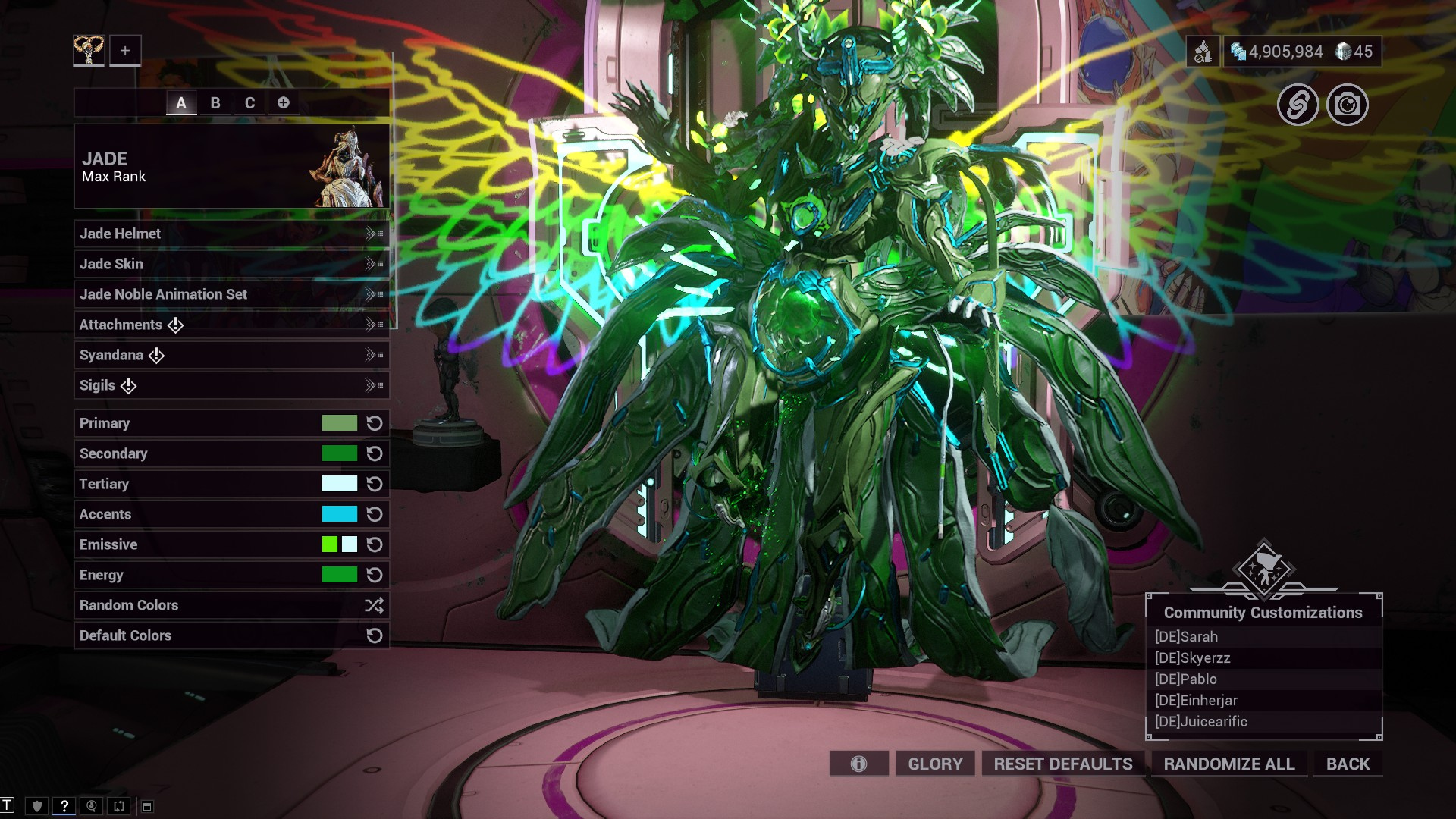Select the cyan Accents color swatch
The width and height of the screenshot is (1456, 819).
coord(339,514)
